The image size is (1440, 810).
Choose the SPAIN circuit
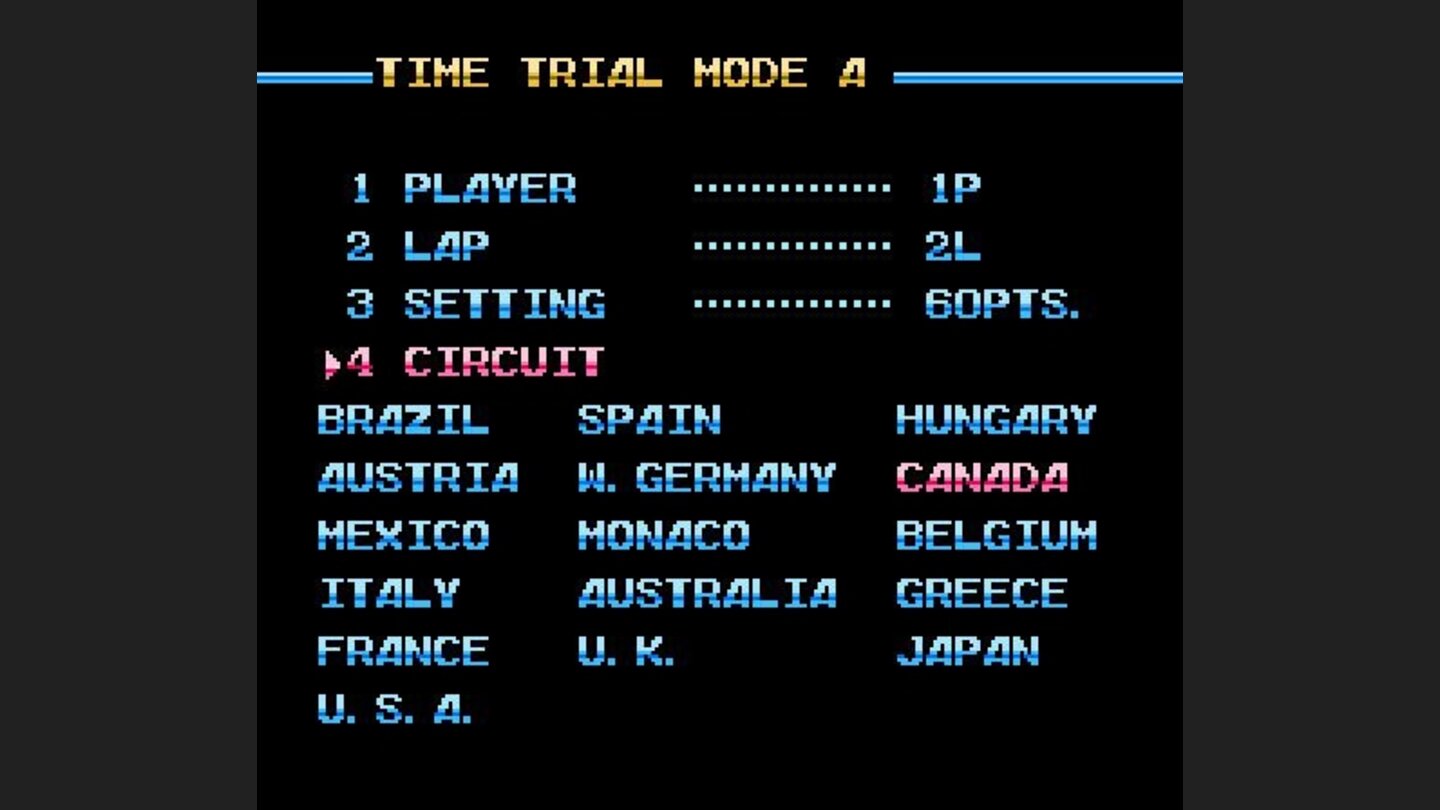650,420
